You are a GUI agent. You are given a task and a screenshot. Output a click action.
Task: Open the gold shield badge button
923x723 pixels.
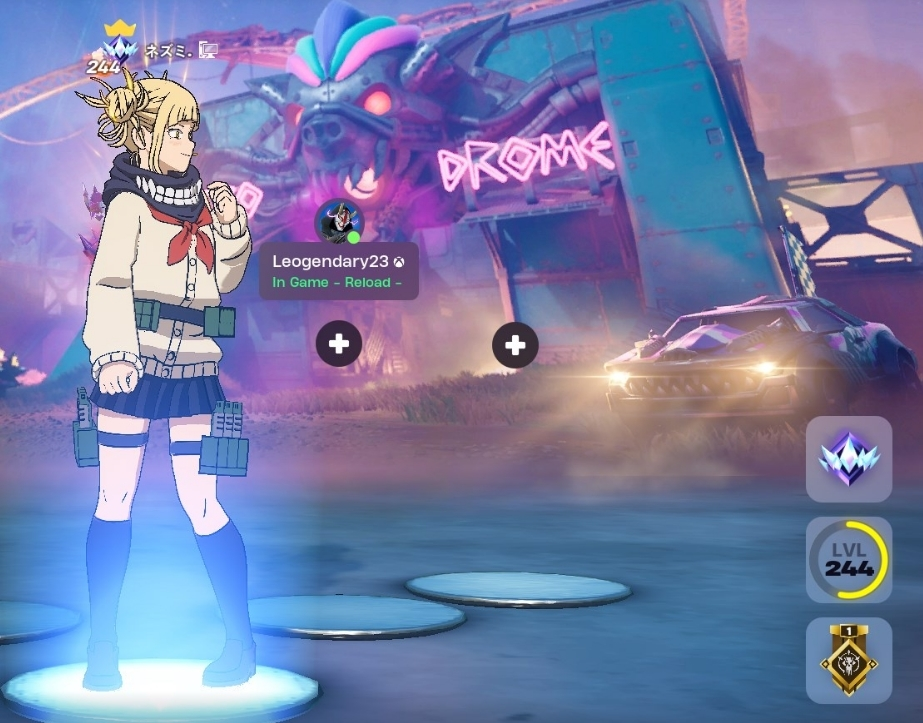pos(848,660)
